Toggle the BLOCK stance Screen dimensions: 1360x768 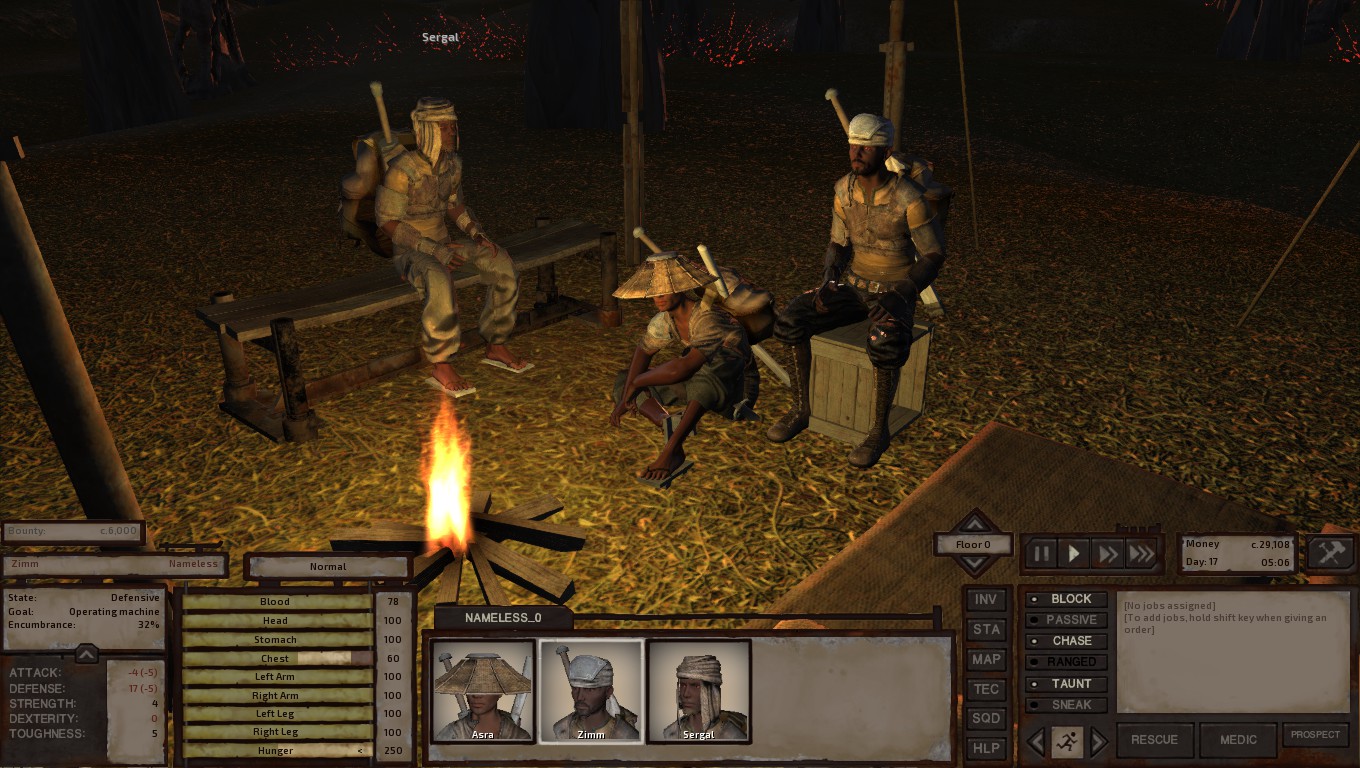pos(1067,599)
